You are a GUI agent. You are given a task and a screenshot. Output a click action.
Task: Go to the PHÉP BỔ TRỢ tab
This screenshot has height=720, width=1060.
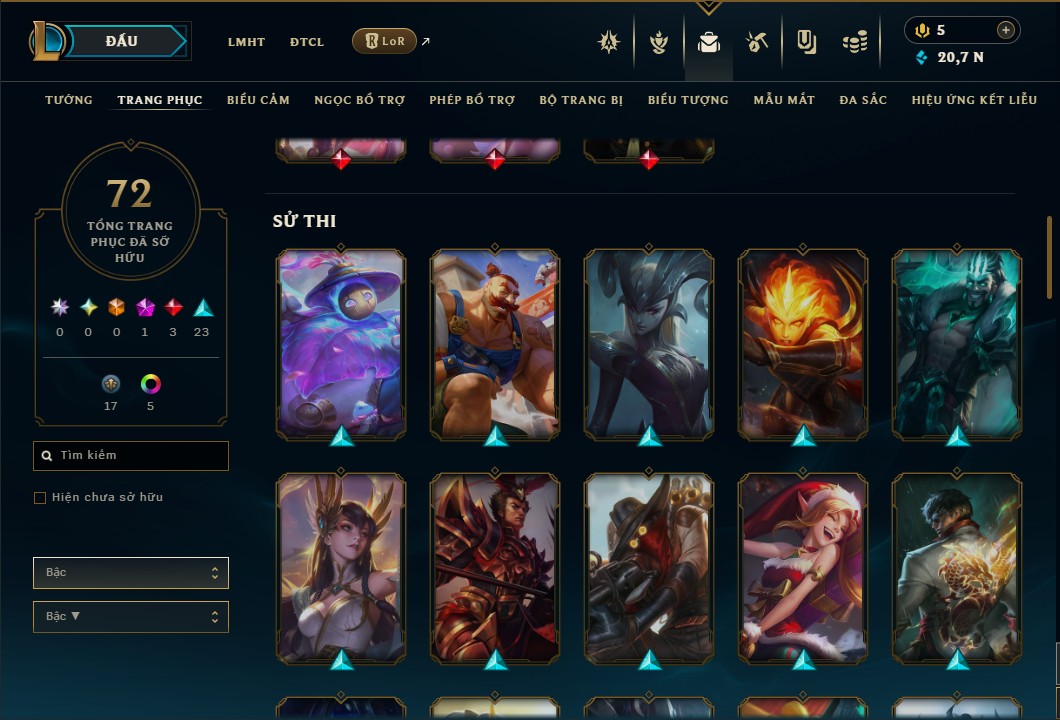click(472, 100)
